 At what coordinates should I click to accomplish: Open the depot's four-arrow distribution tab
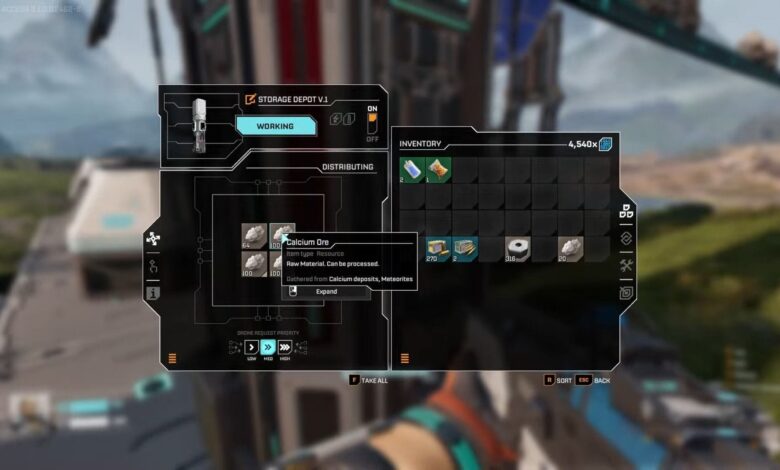point(153,239)
